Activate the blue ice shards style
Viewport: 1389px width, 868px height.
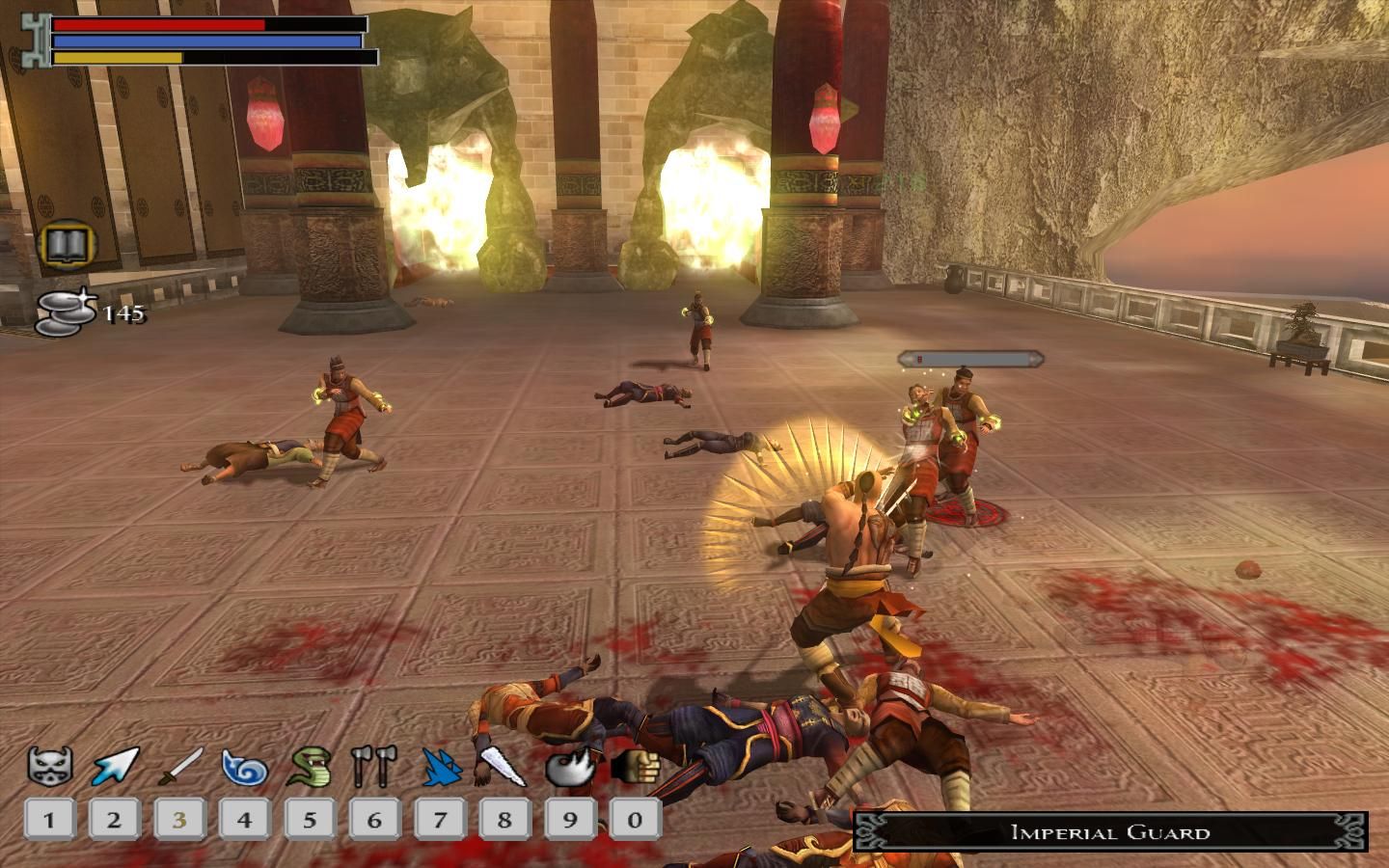440,768
